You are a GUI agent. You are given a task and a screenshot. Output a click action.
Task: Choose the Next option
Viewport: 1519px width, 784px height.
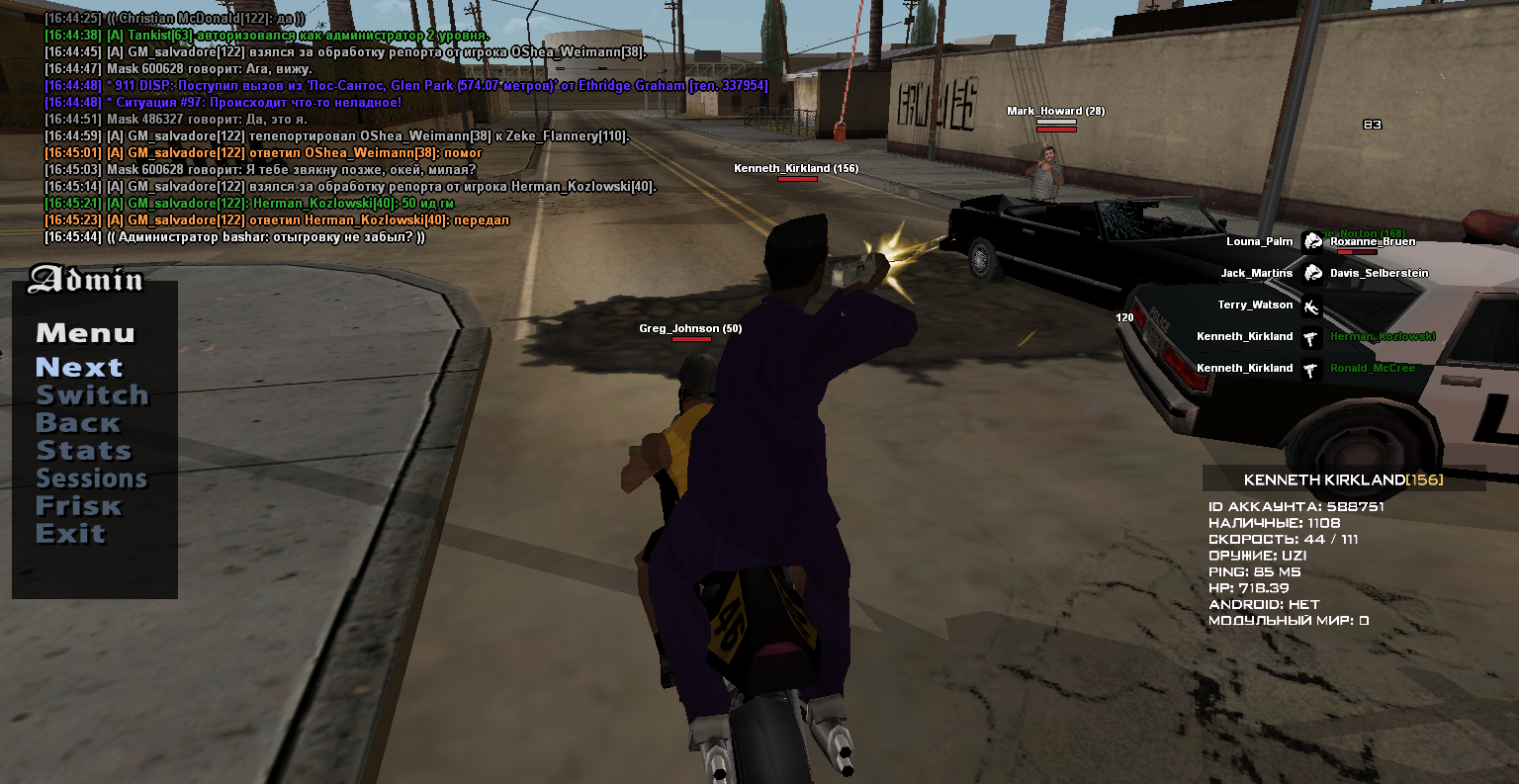coord(79,368)
